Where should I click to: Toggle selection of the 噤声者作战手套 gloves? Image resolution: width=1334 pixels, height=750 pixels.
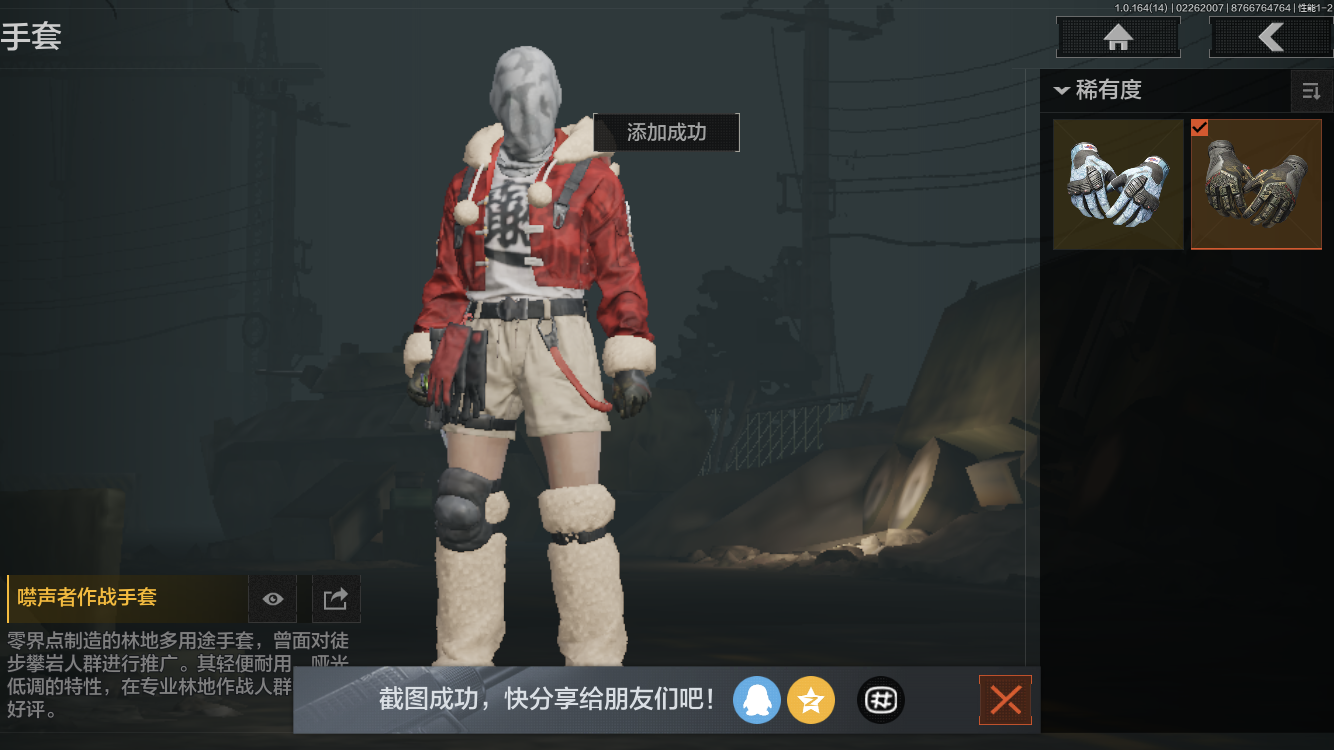[x=1256, y=184]
